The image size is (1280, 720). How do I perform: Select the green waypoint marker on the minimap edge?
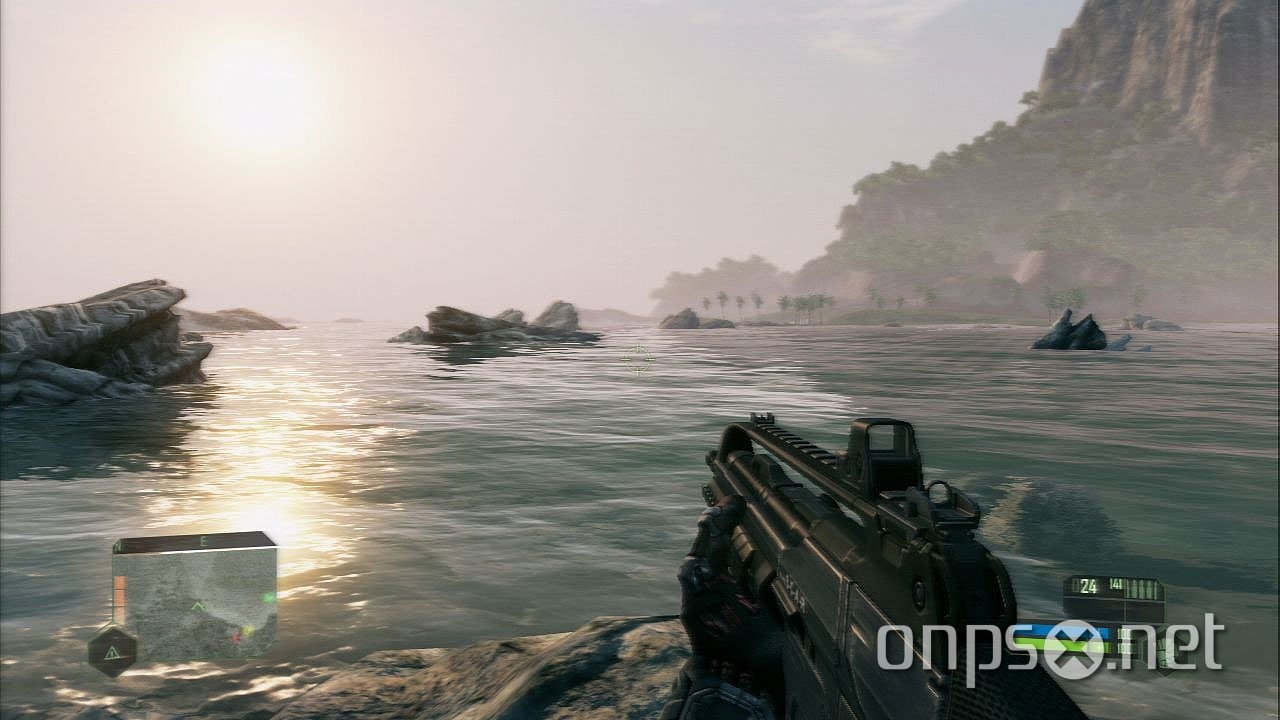[268, 597]
